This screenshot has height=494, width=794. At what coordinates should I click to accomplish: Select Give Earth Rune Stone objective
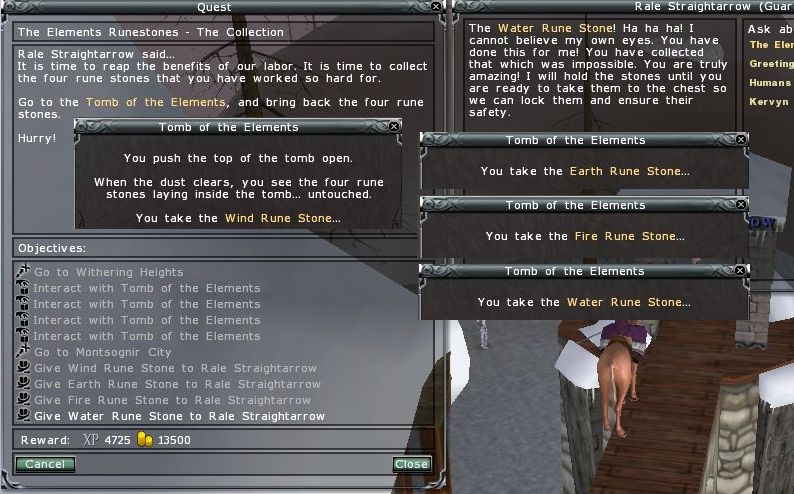pyautogui.click(x=177, y=384)
